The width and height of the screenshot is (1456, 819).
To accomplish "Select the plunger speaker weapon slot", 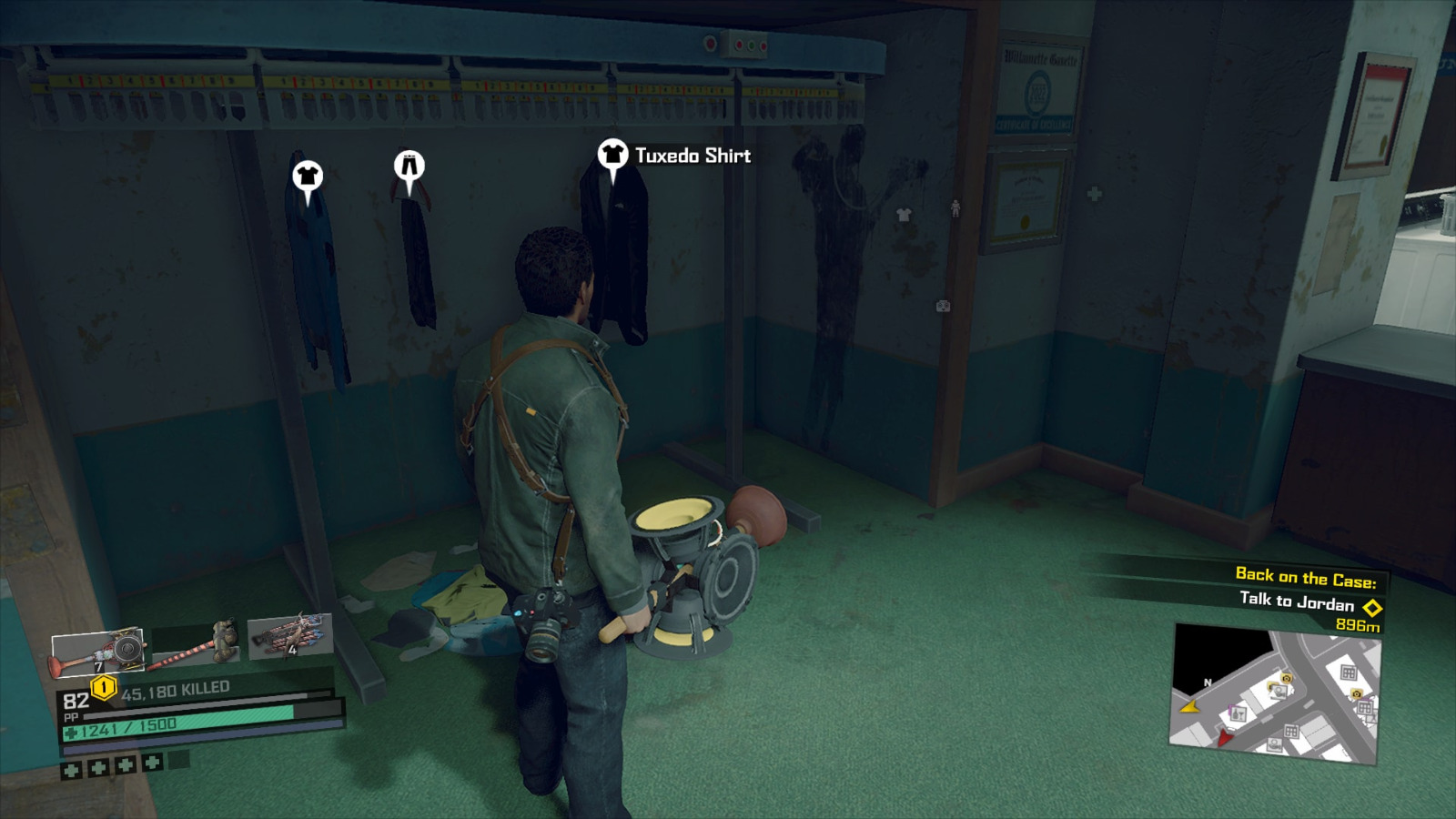I will pyautogui.click(x=100, y=651).
